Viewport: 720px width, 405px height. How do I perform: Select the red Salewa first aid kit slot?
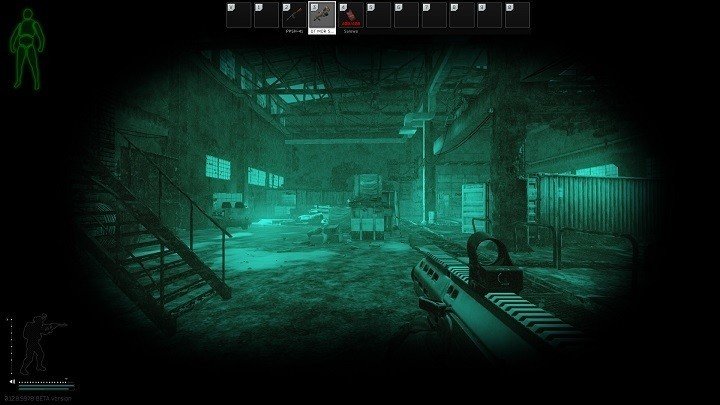tap(350, 16)
